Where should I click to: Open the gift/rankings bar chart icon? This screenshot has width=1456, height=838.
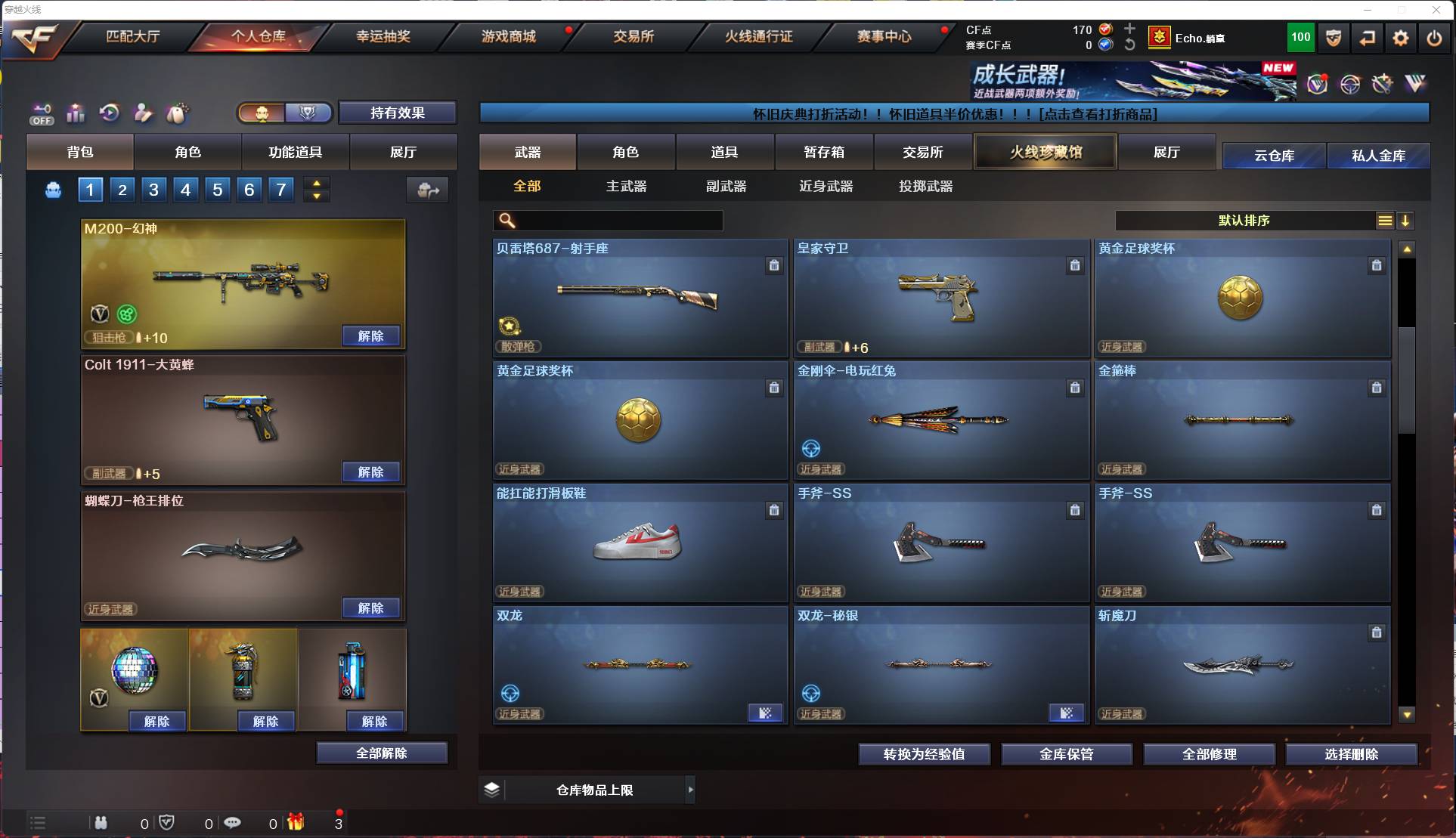pos(76,113)
